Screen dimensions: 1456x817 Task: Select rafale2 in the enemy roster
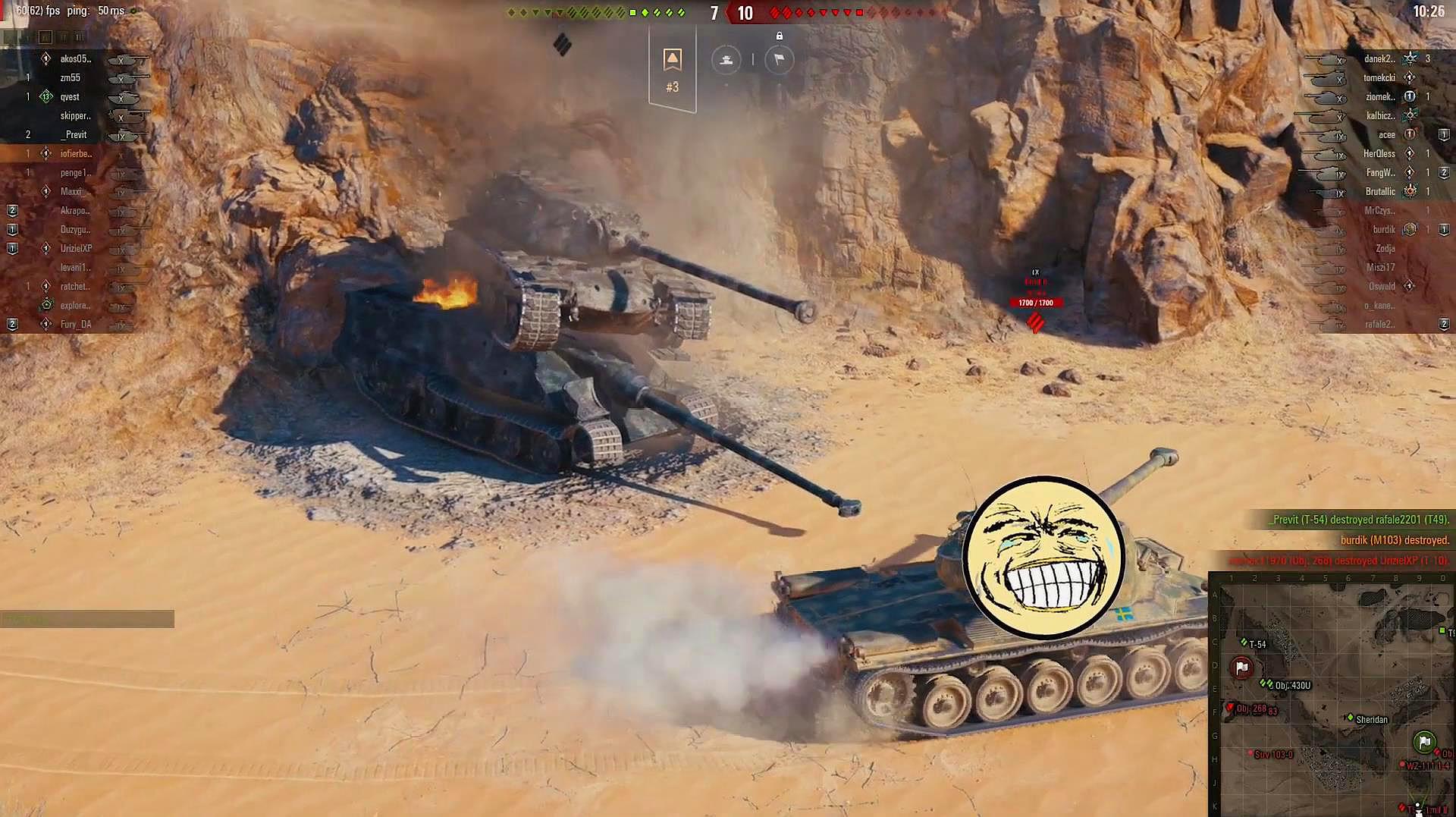point(1379,325)
